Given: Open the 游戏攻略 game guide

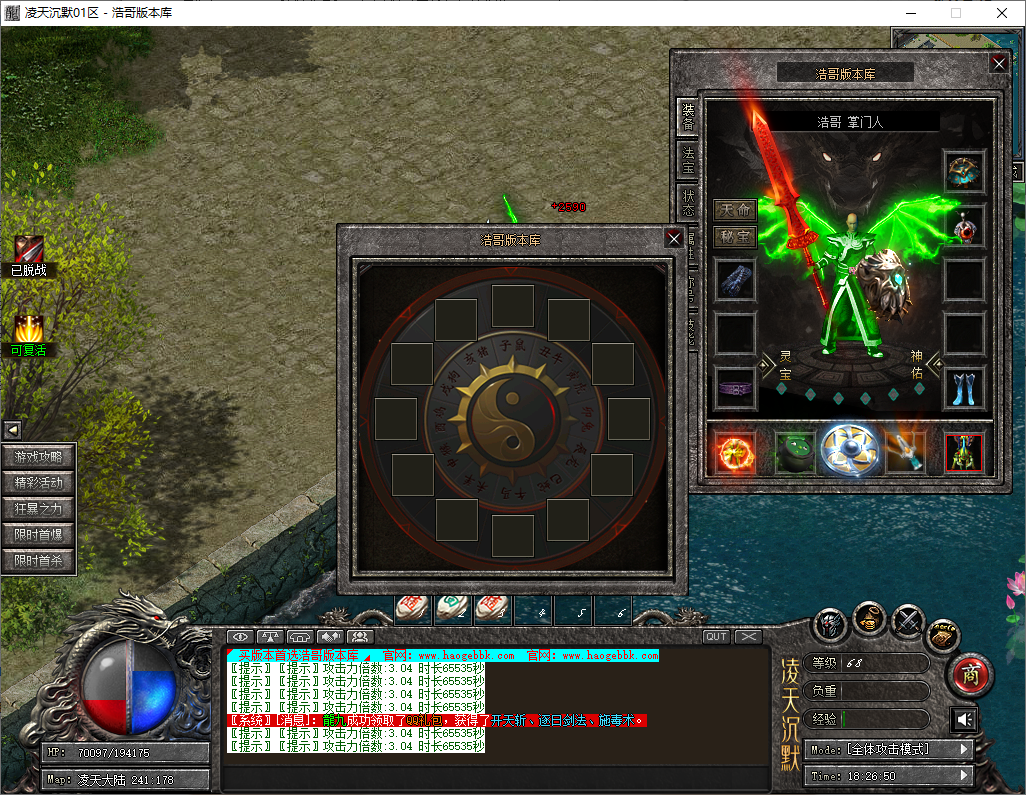Looking at the screenshot, I should click(39, 457).
